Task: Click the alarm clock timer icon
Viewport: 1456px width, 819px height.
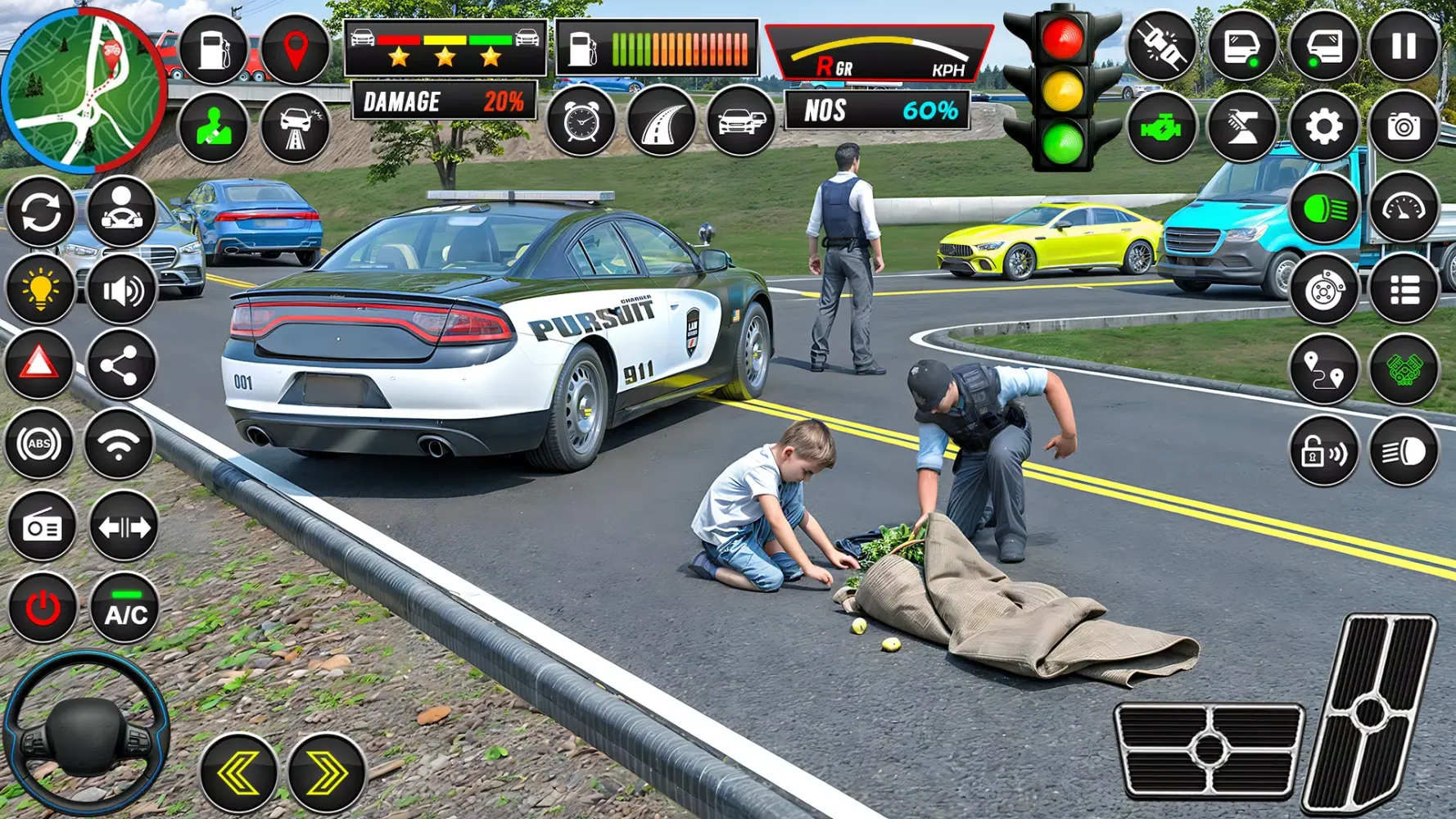Action: 581,123
